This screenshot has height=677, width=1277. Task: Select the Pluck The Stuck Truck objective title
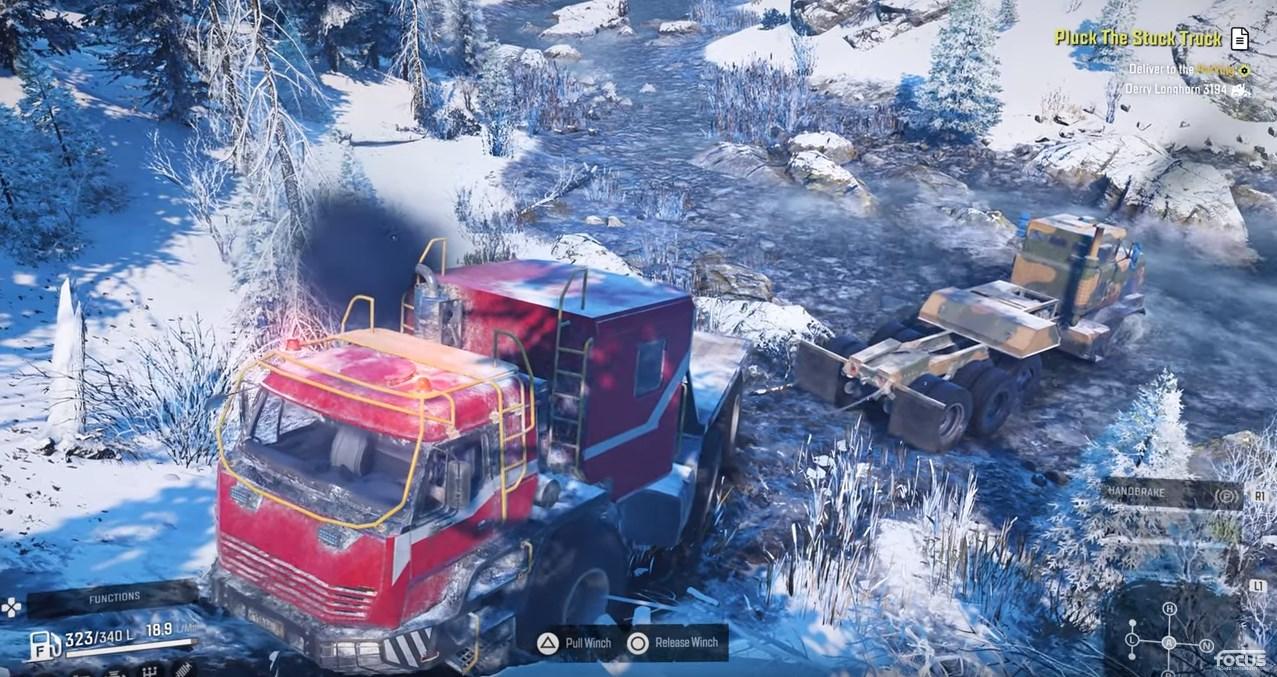coord(1138,39)
